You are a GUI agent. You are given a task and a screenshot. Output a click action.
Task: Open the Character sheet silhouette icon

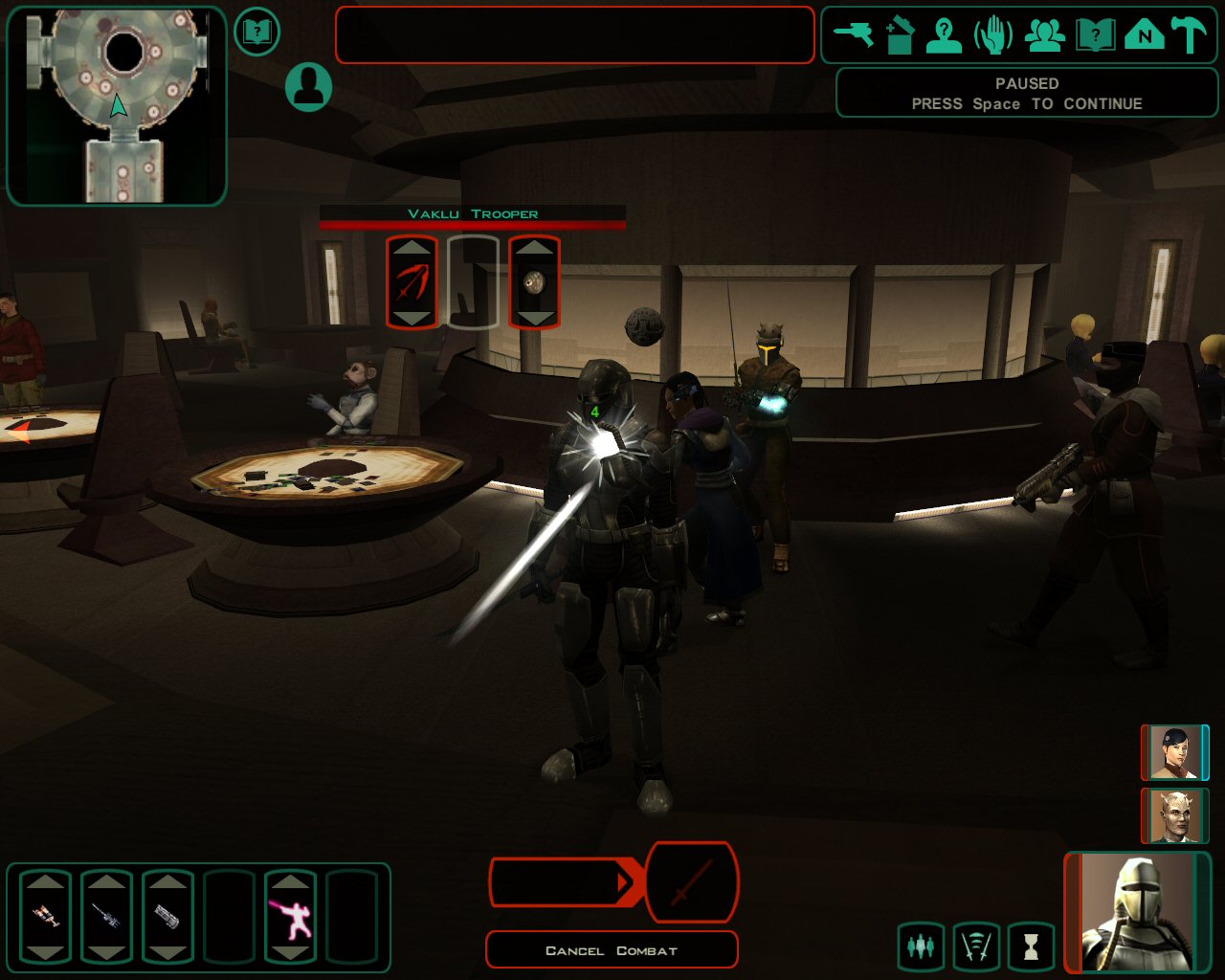[944, 35]
